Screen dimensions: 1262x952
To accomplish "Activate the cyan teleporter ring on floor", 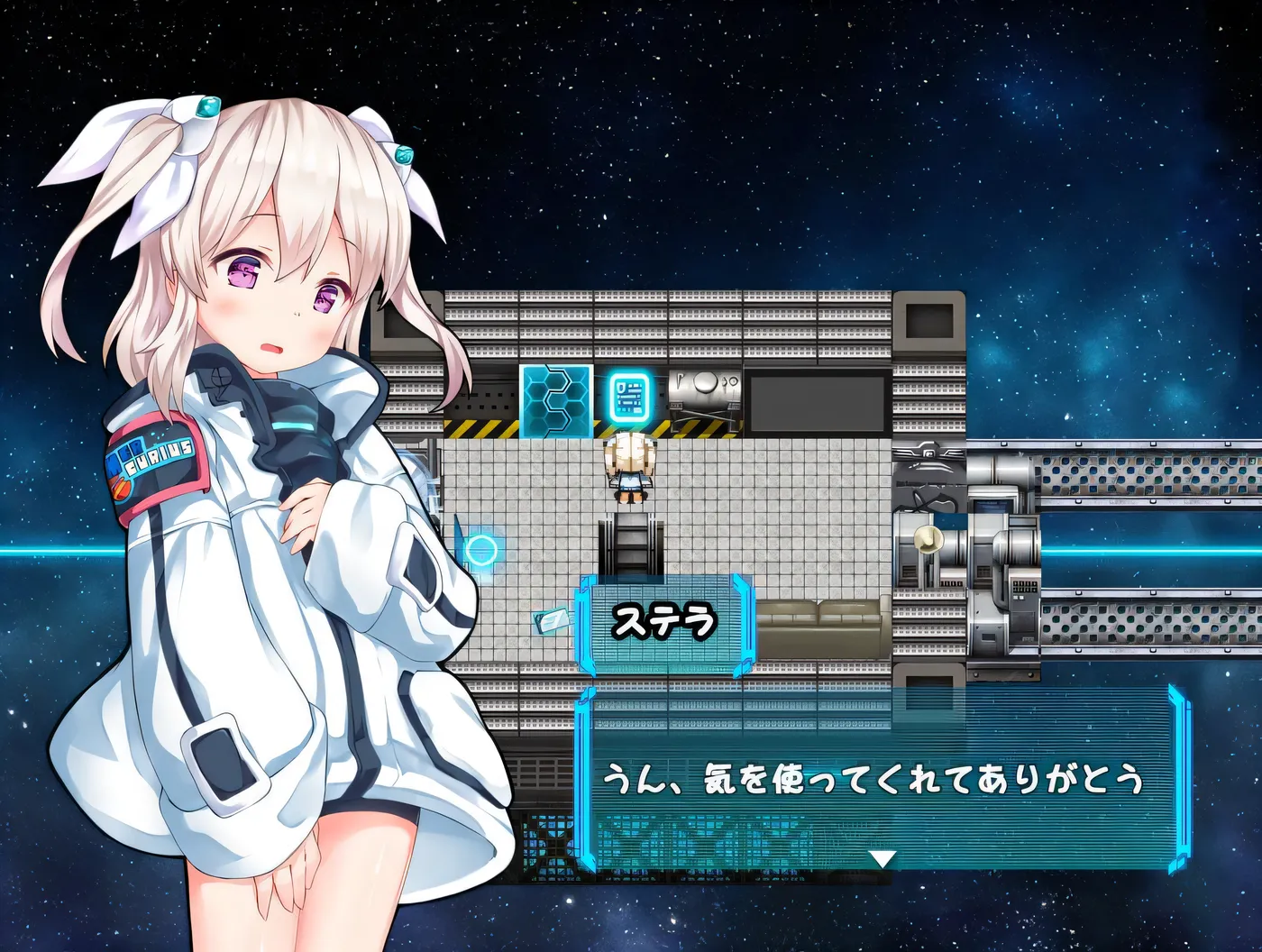I will point(484,551).
